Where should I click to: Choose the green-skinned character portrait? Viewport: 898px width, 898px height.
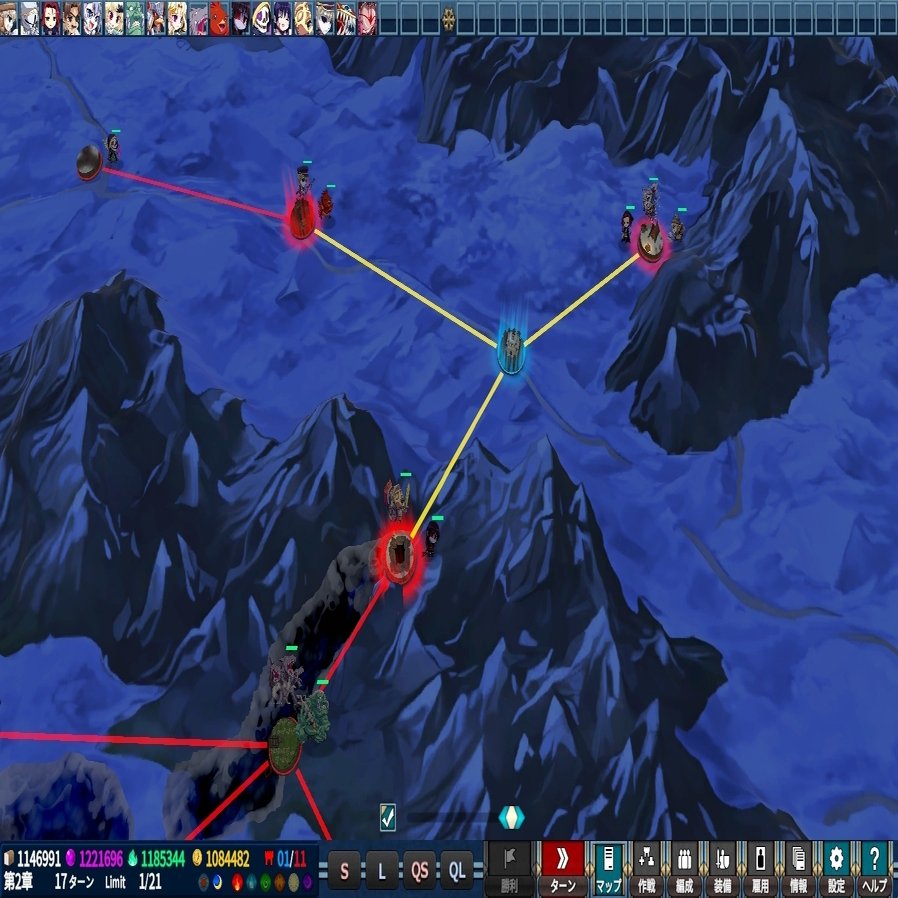tap(135, 17)
